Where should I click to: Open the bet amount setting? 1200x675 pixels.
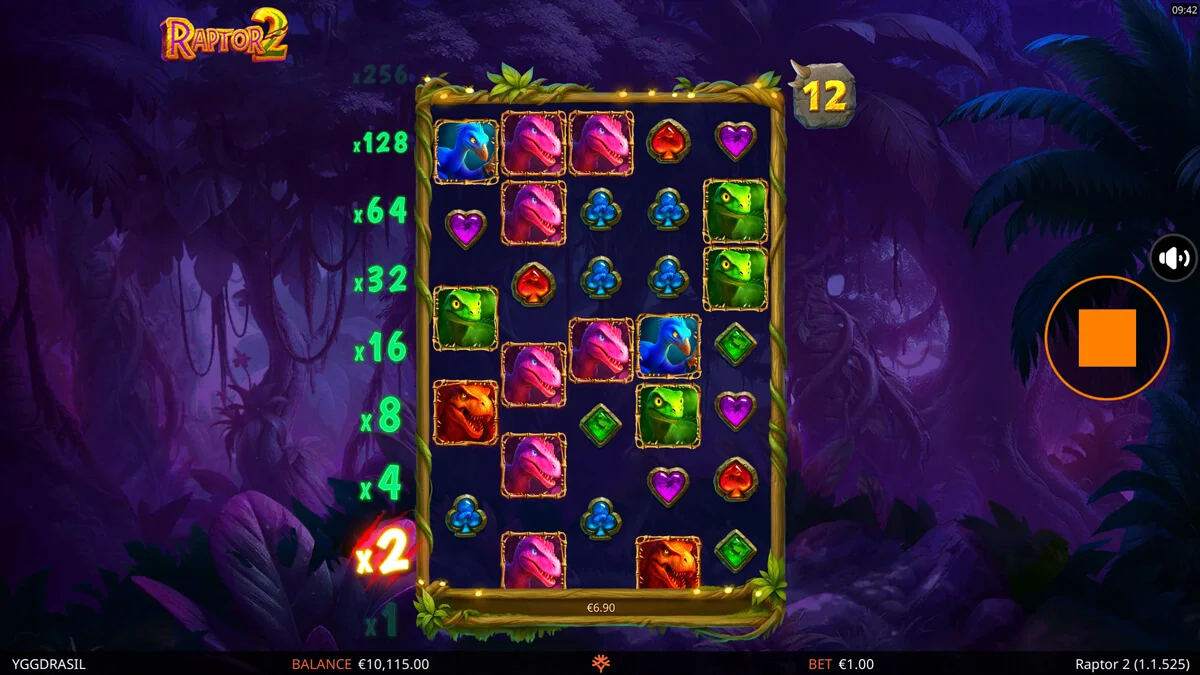(x=840, y=664)
